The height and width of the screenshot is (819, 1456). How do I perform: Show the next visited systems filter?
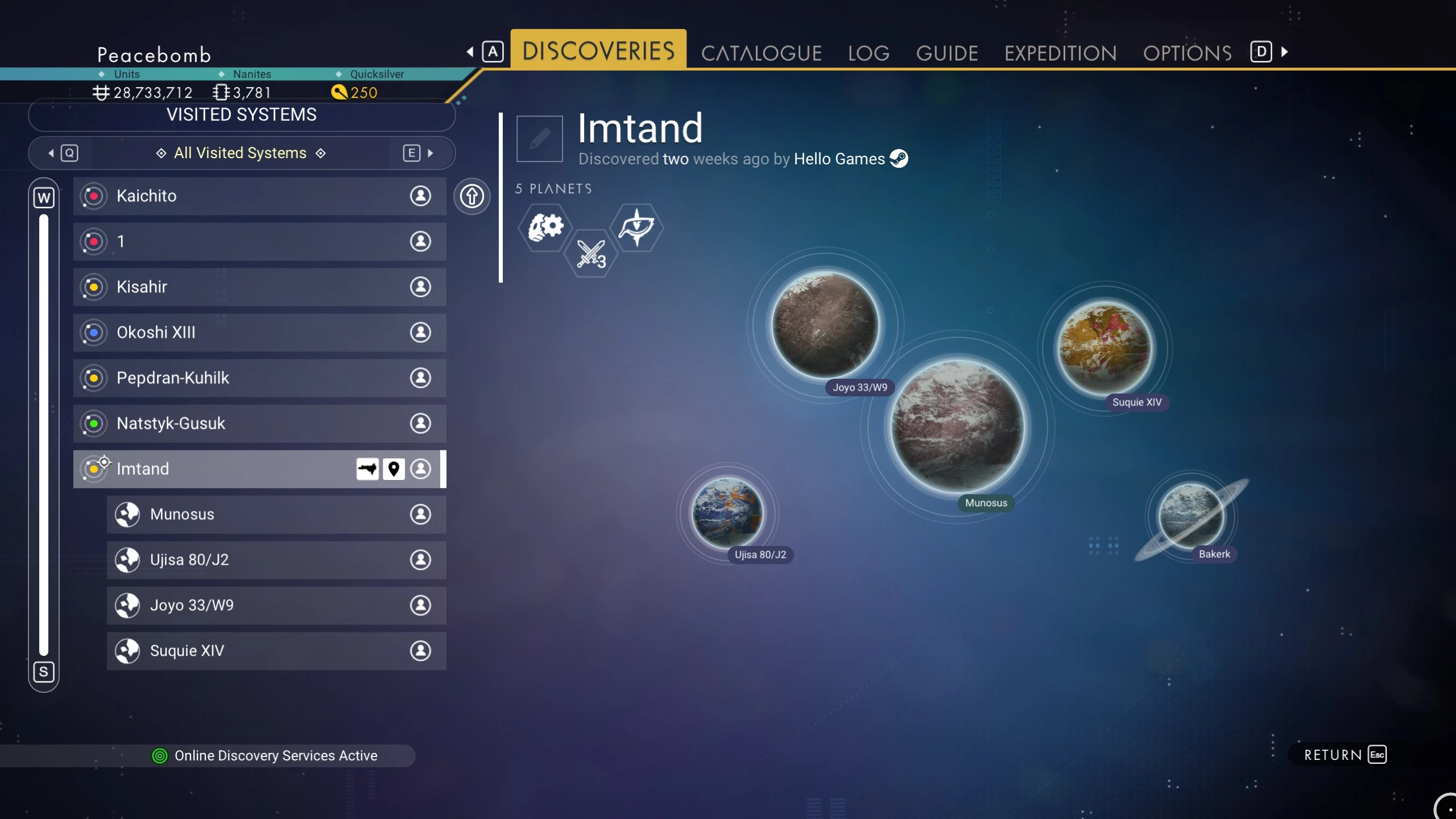tap(419, 153)
